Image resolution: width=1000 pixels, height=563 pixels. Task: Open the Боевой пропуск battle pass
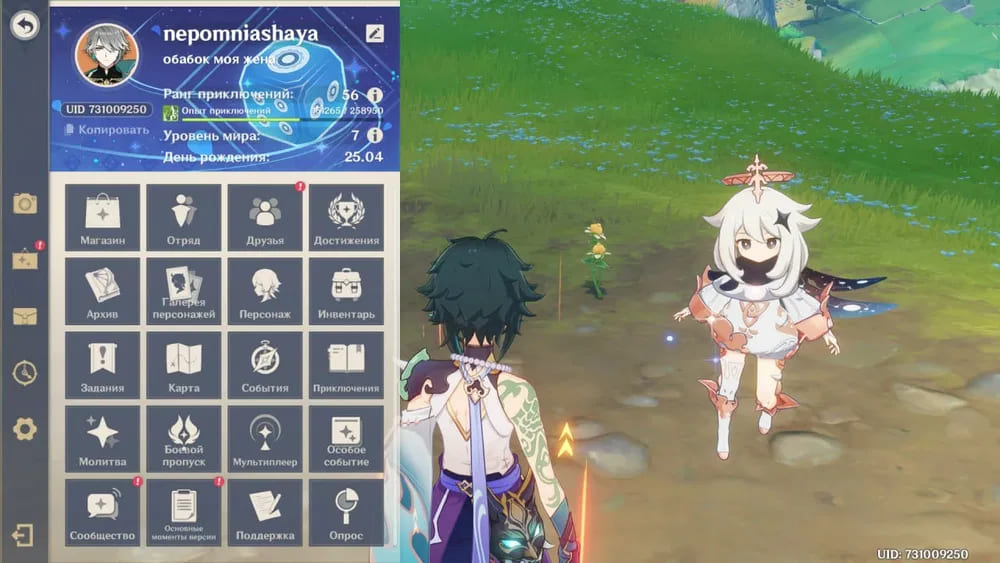(184, 438)
